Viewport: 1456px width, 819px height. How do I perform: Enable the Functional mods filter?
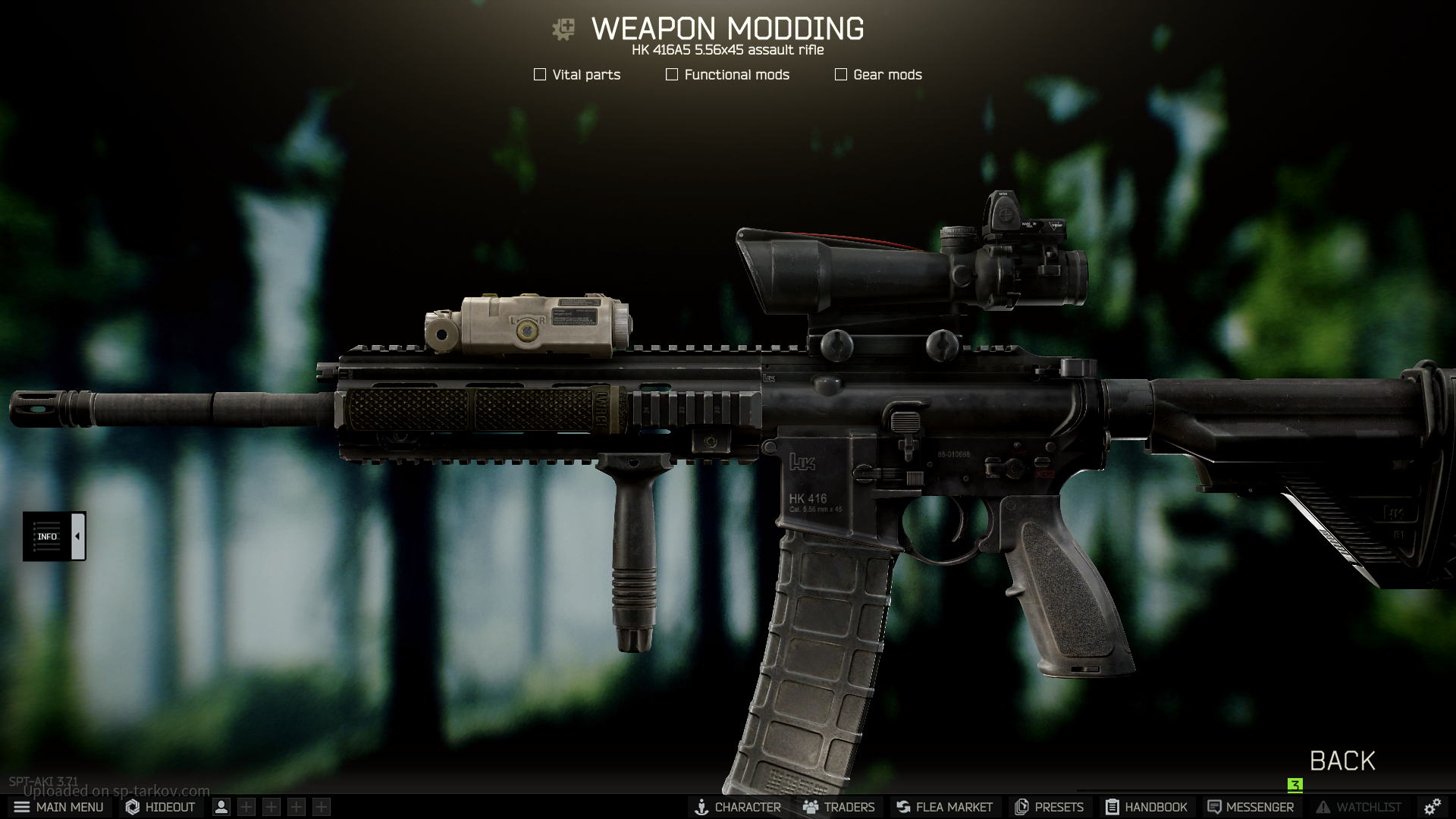point(672,74)
